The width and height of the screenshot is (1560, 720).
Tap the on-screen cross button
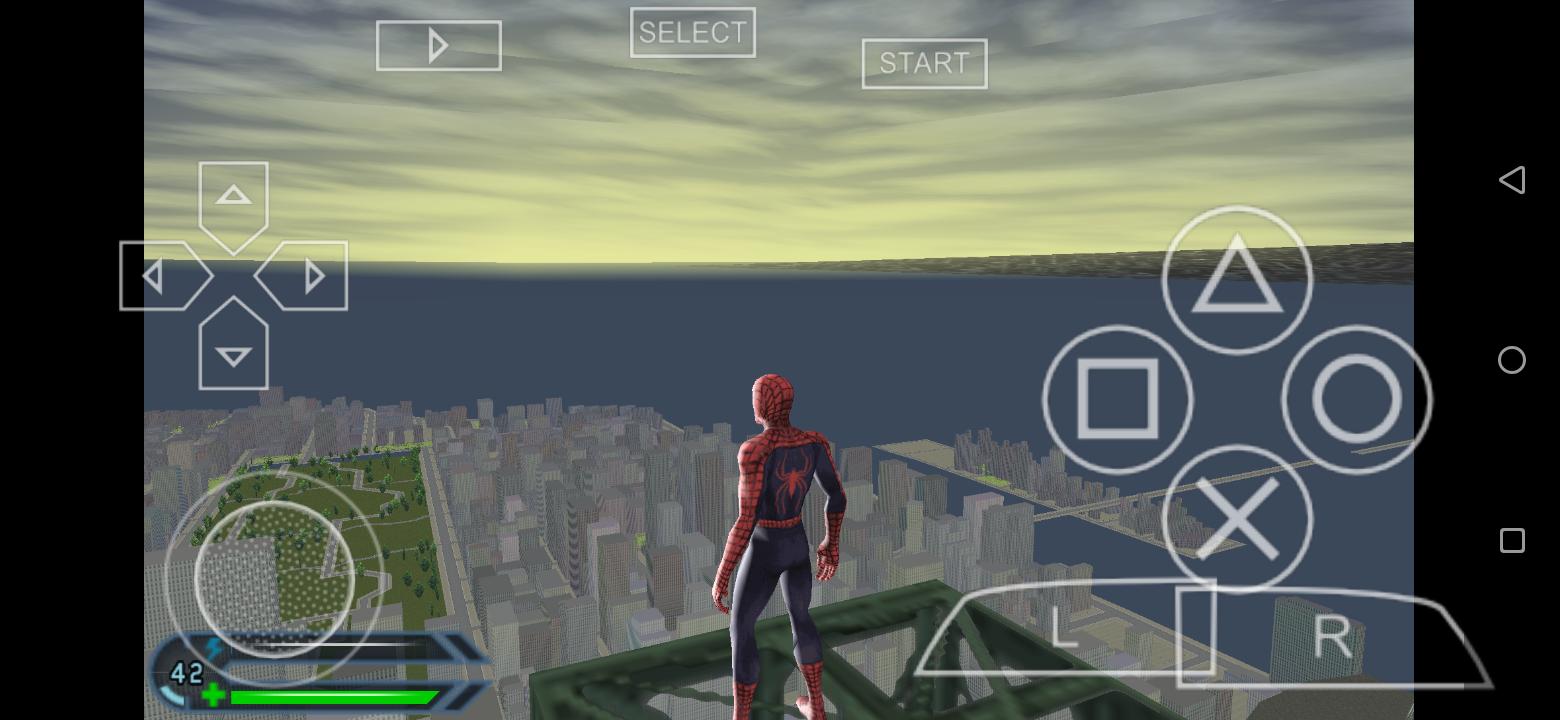tap(1236, 519)
